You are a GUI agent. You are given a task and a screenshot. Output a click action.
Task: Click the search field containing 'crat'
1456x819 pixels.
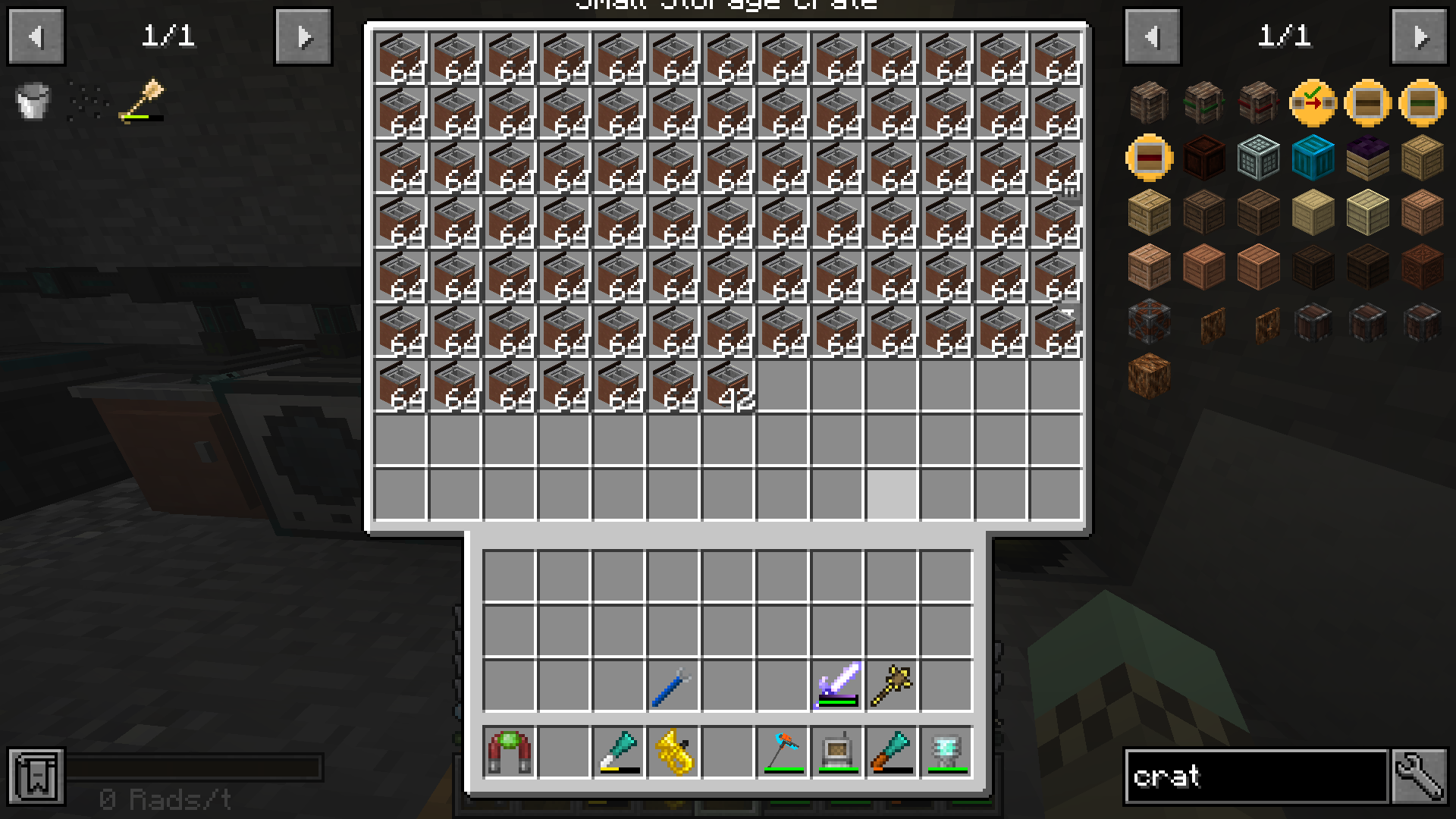click(1256, 776)
